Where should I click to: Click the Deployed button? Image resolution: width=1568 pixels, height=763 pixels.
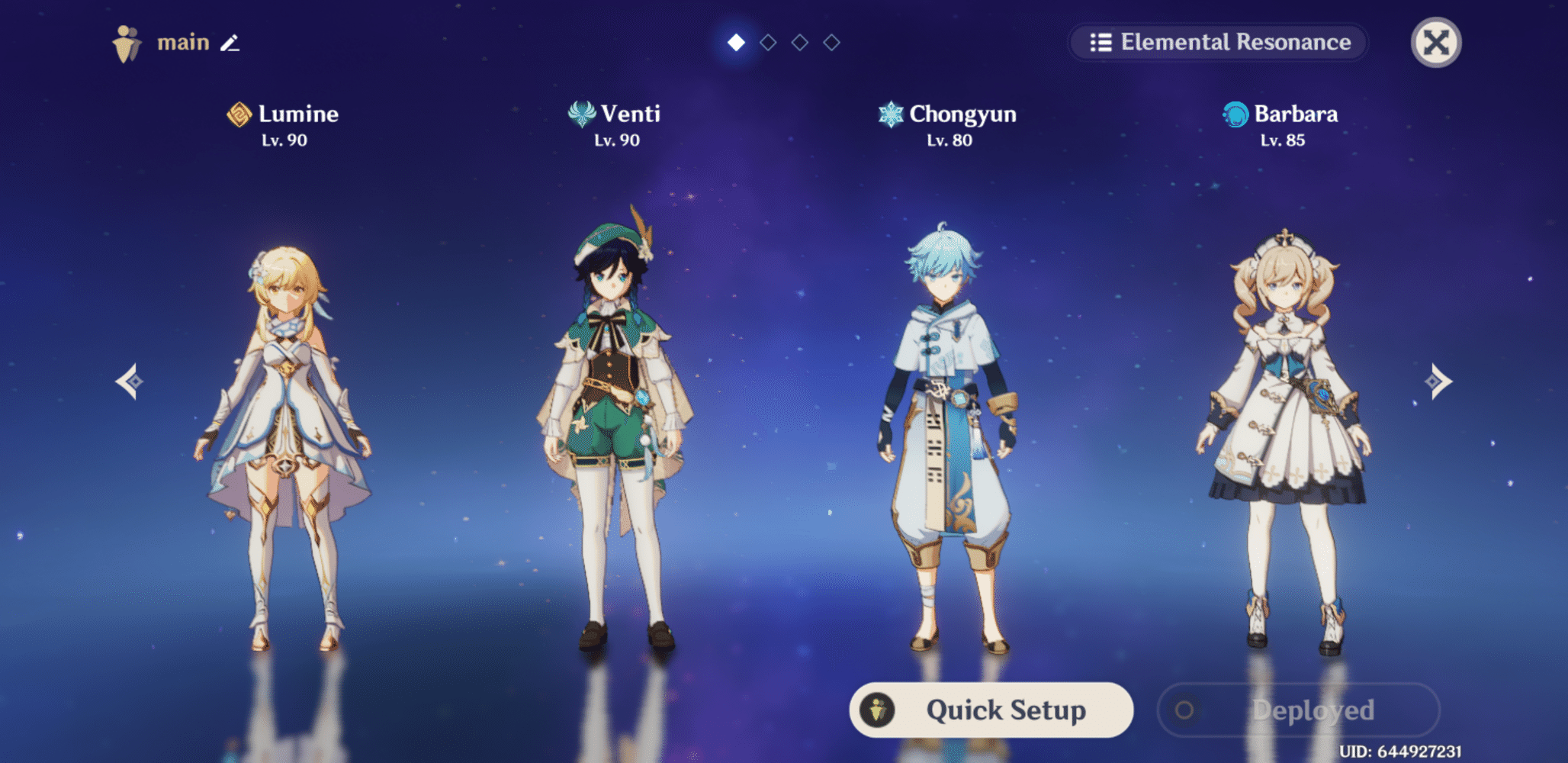(1298, 710)
